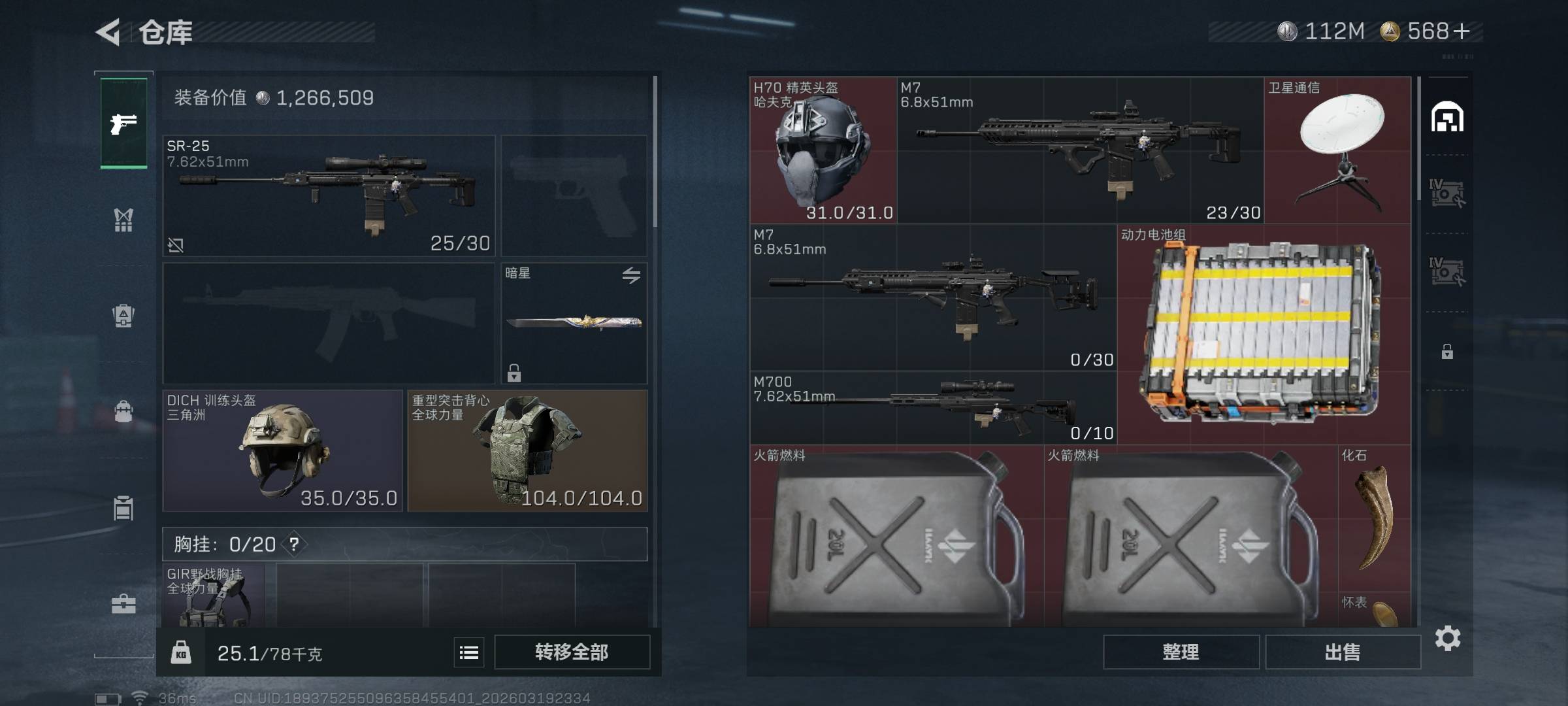
Task: Click the 转移全部 transfer all button
Action: [x=572, y=652]
